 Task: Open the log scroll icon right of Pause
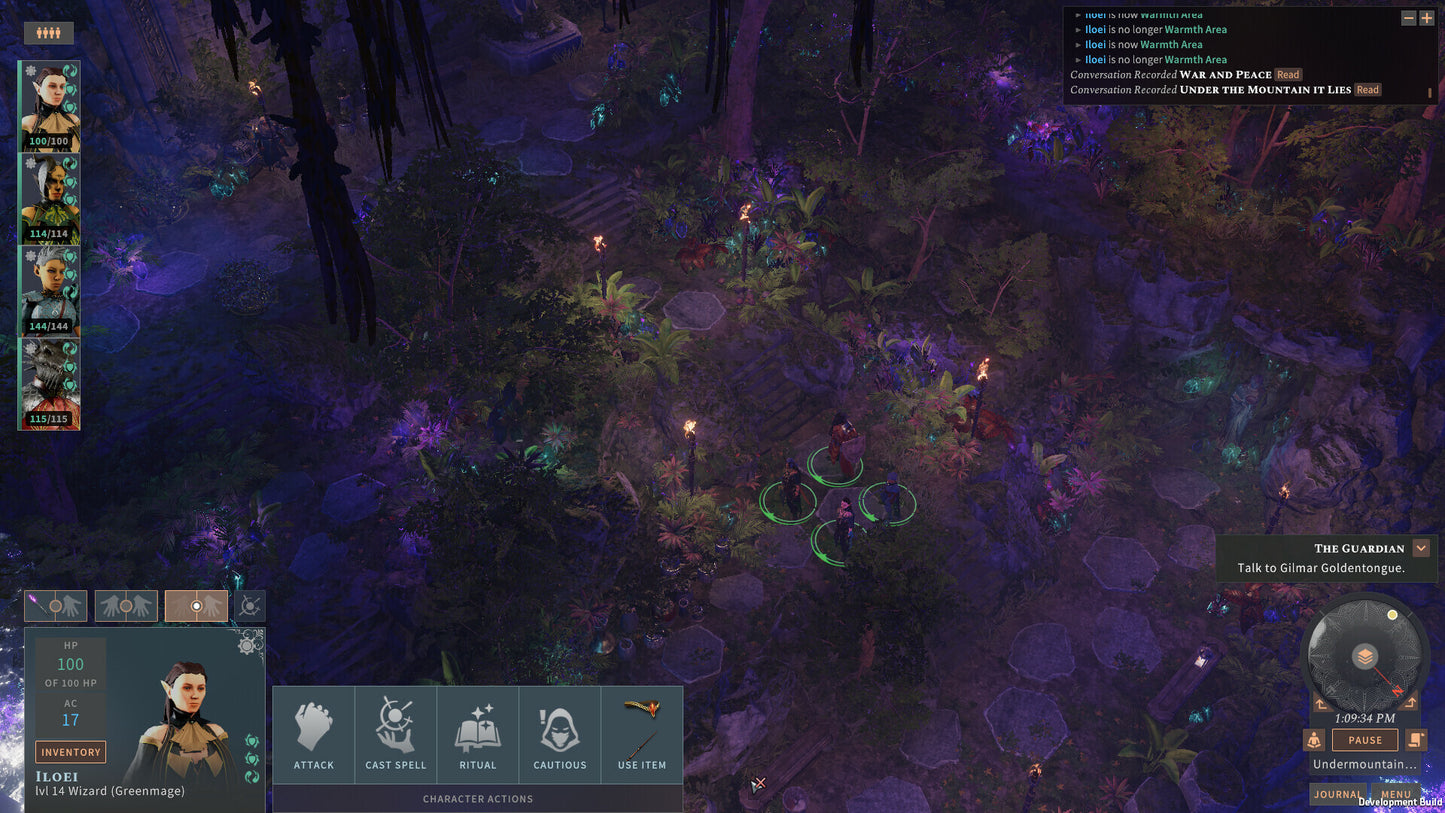tap(1415, 739)
